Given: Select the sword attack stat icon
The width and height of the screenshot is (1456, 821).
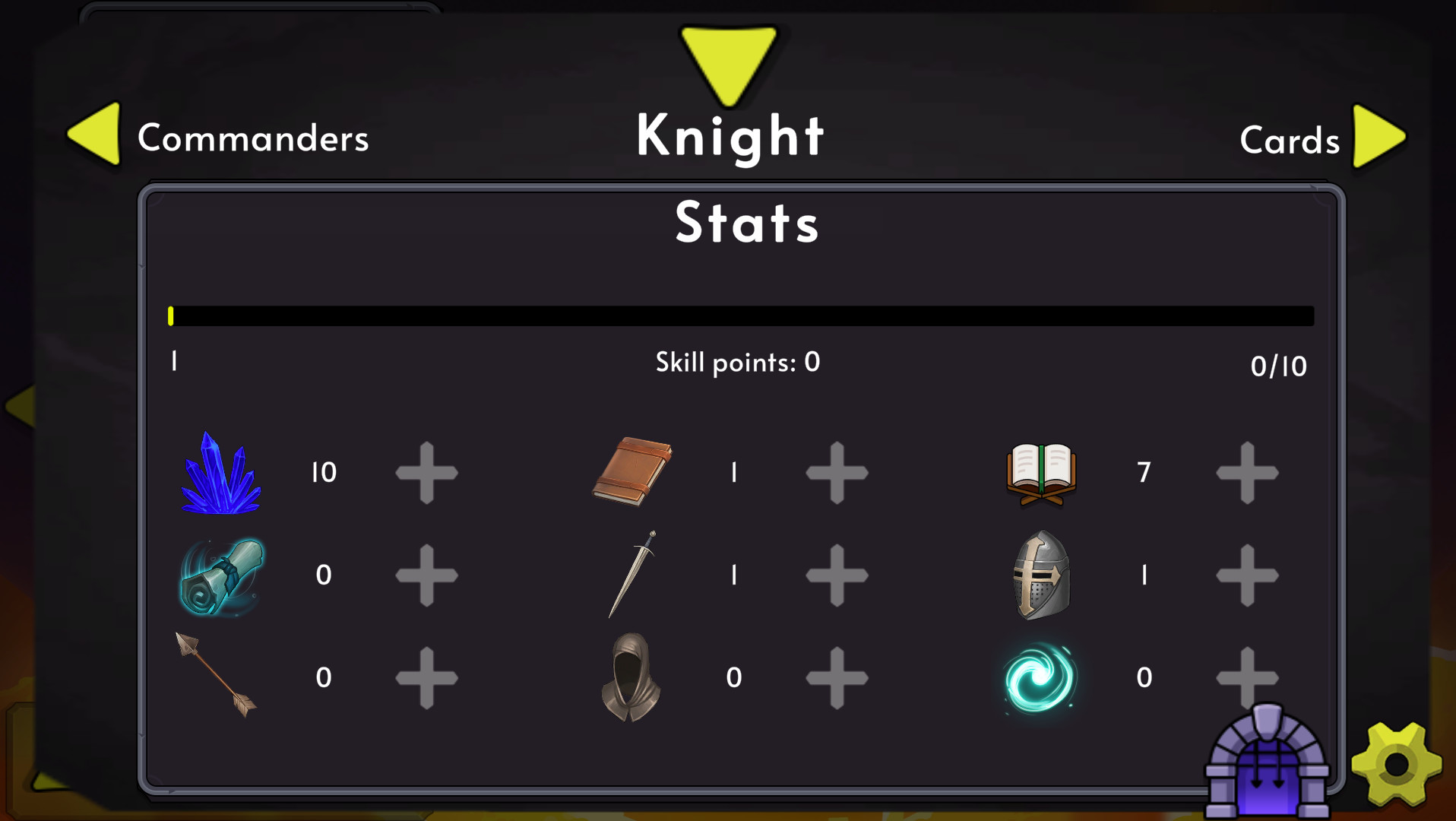Looking at the screenshot, I should coord(631,575).
